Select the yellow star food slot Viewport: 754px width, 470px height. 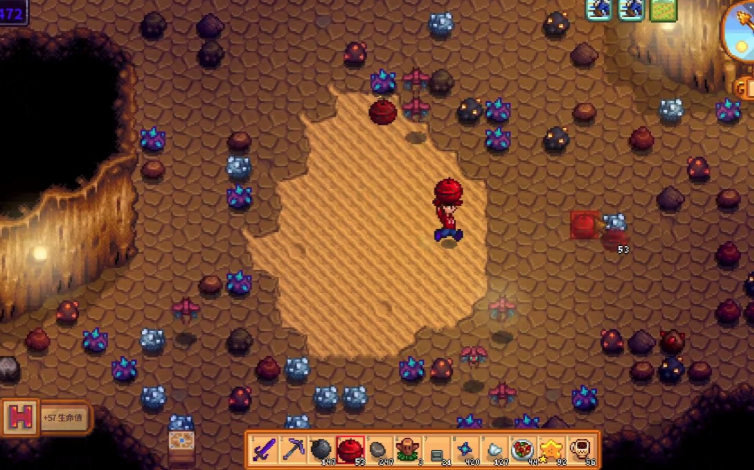[x=552, y=449]
